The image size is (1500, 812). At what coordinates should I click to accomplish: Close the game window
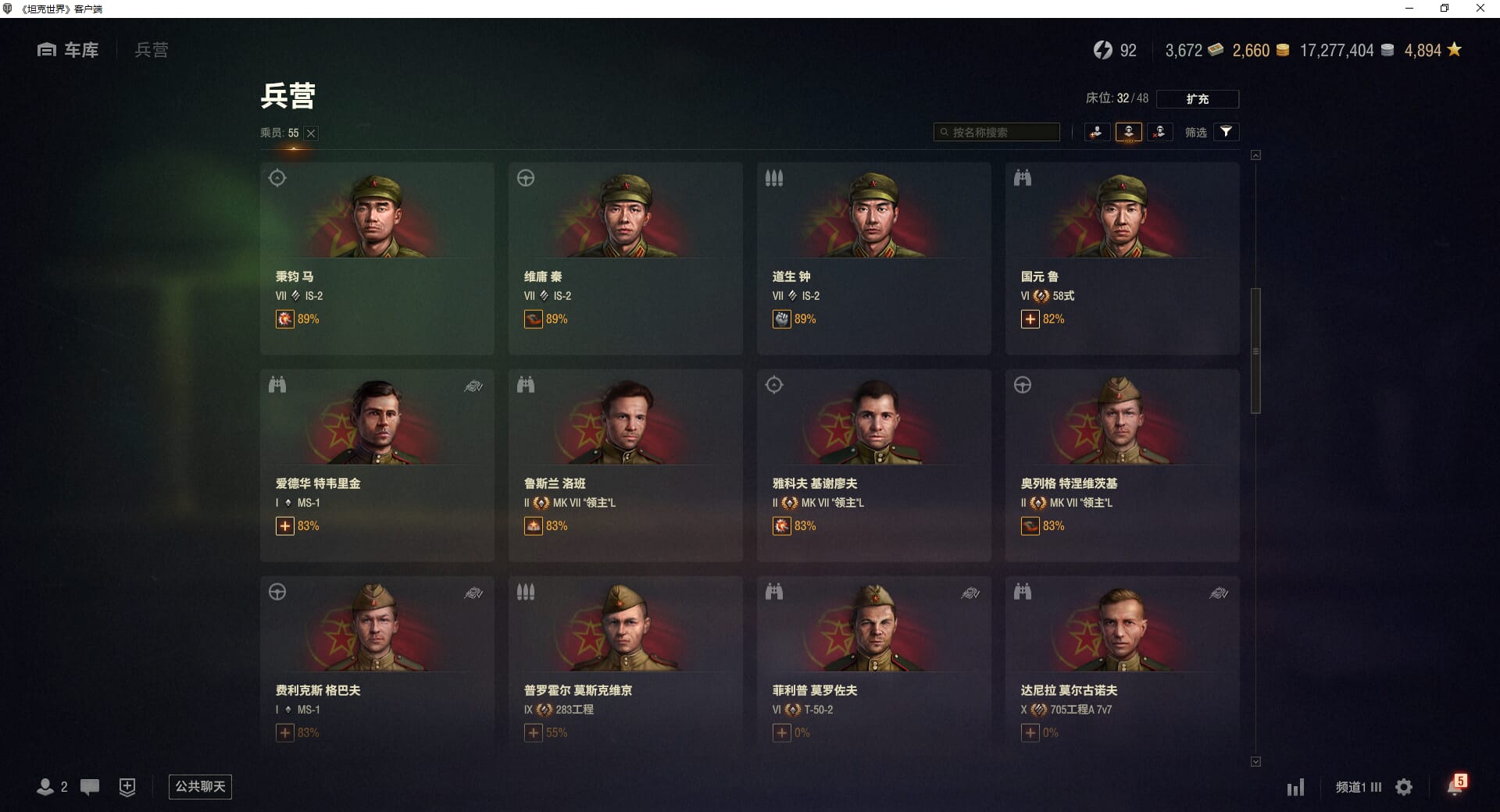1480,9
